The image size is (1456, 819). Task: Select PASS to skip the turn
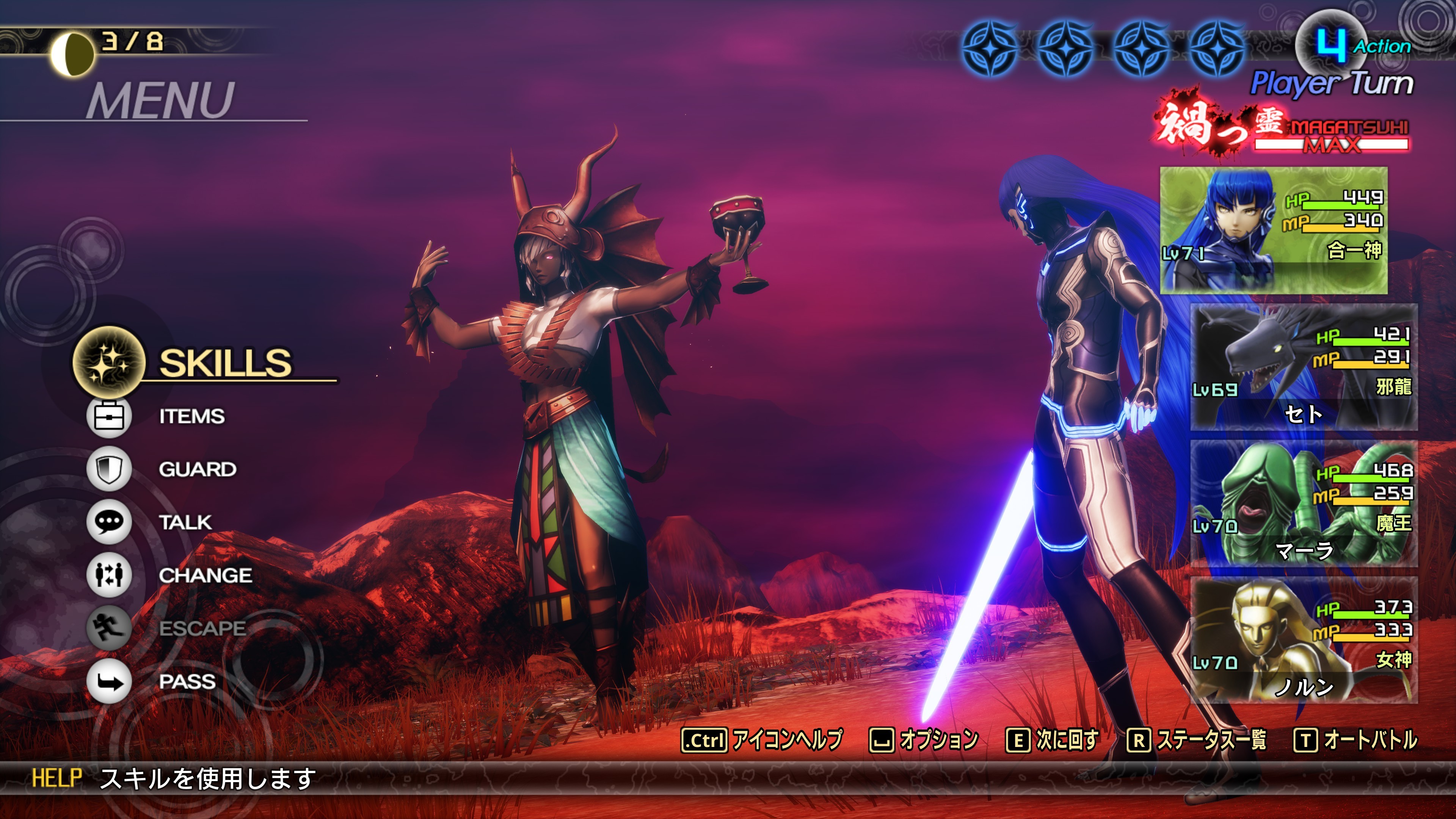187,682
